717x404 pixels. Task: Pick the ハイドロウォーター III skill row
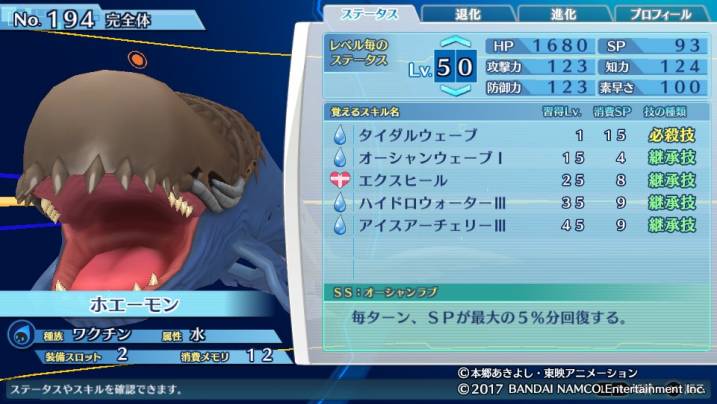[x=514, y=203]
